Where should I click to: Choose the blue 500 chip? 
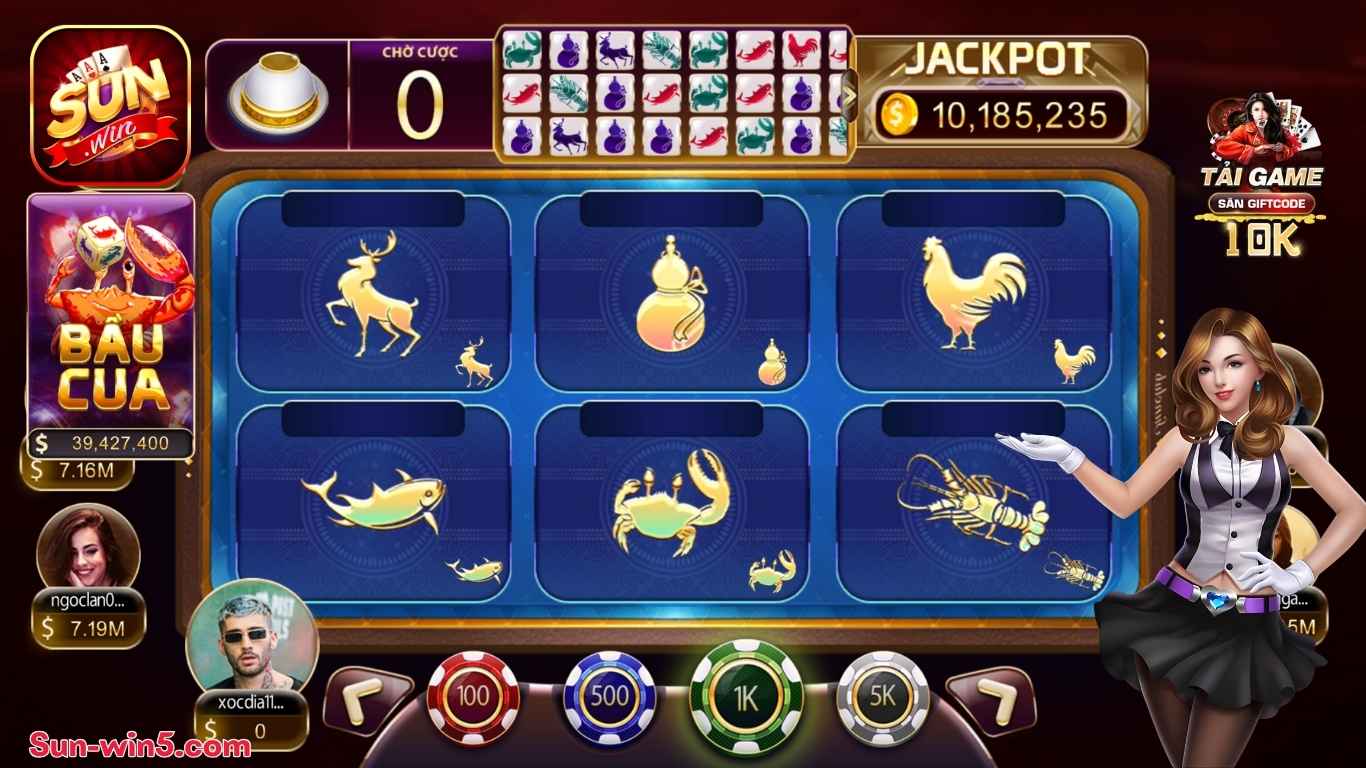(x=610, y=697)
